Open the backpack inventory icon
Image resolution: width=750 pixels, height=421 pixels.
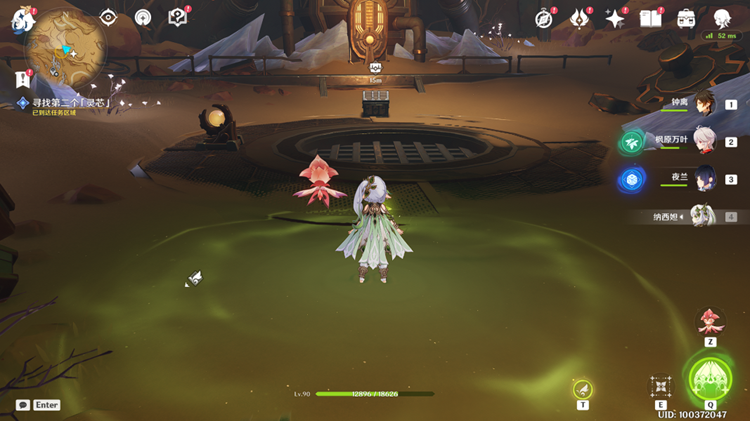click(x=687, y=18)
